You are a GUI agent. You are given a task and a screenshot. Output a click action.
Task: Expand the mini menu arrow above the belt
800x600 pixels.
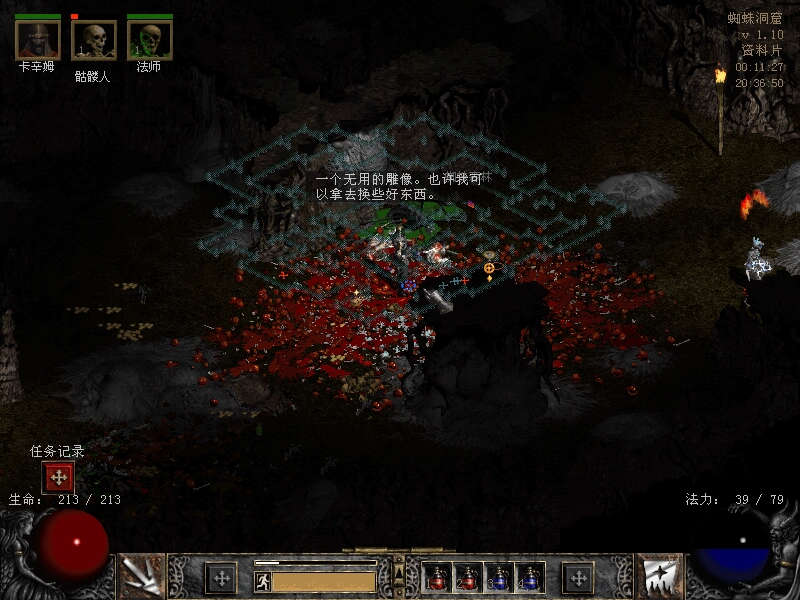tap(399, 572)
